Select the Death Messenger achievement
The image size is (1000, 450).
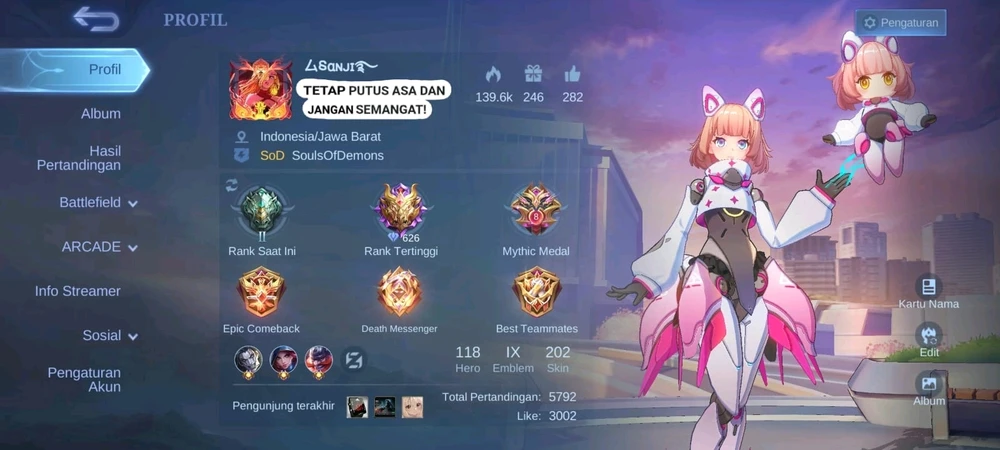399,293
